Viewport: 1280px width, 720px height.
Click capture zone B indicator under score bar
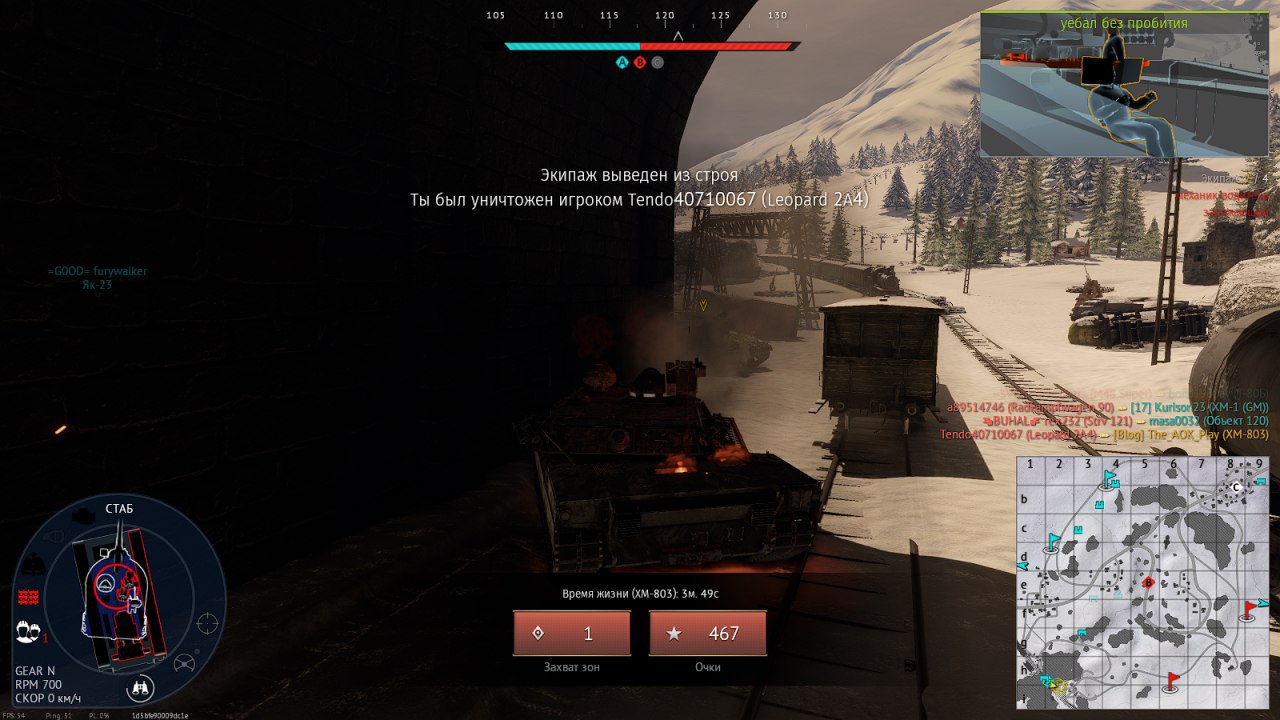(640, 62)
